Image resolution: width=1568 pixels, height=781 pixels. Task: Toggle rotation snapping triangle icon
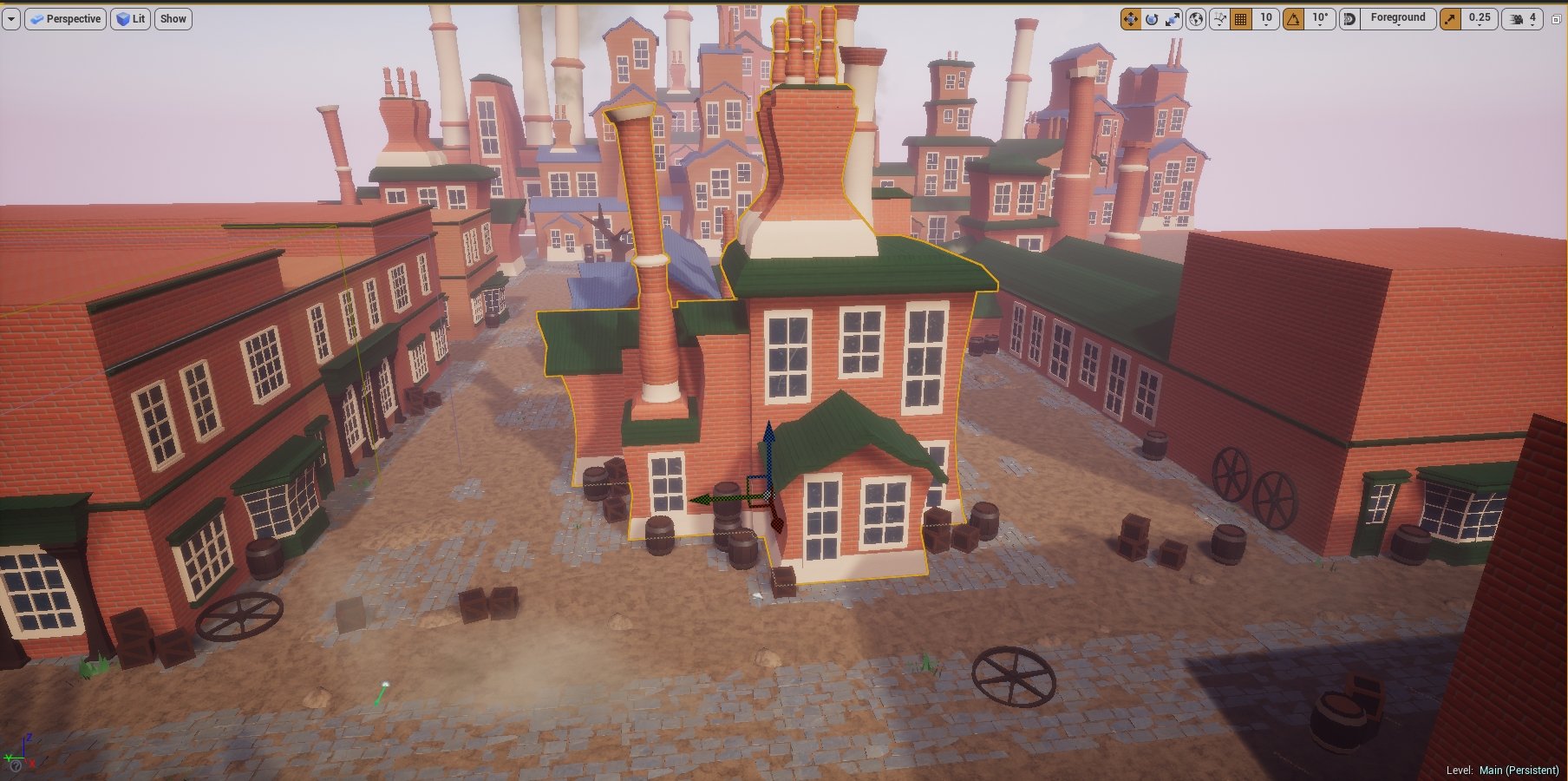[1293, 19]
